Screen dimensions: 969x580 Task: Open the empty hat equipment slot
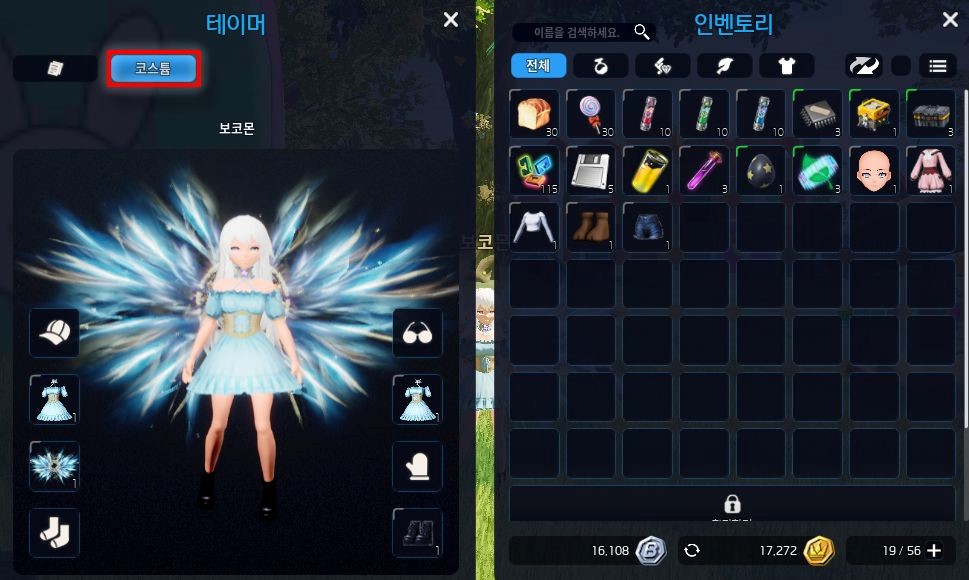pos(54,333)
